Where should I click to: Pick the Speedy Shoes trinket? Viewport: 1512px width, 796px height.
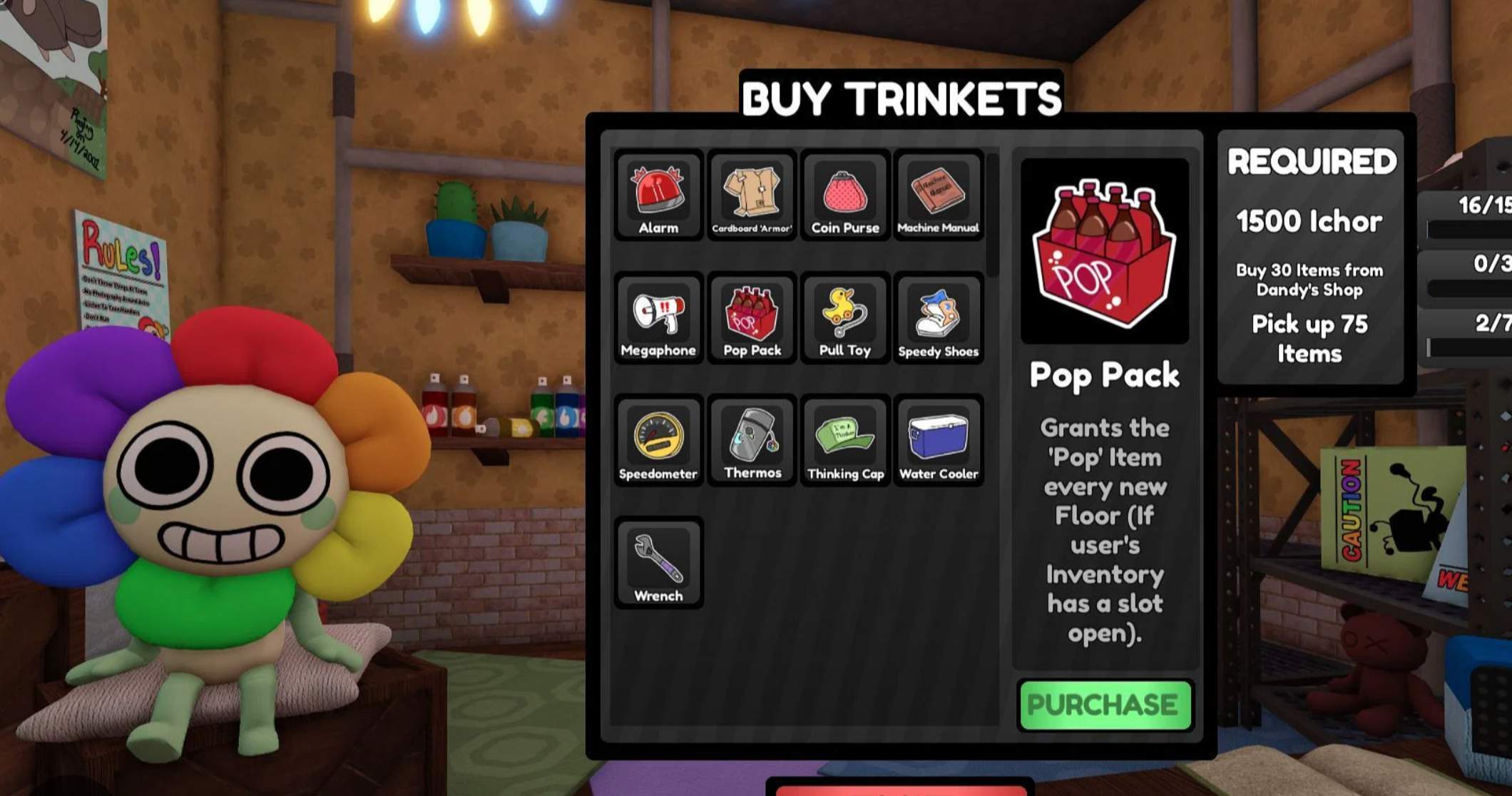coord(938,318)
